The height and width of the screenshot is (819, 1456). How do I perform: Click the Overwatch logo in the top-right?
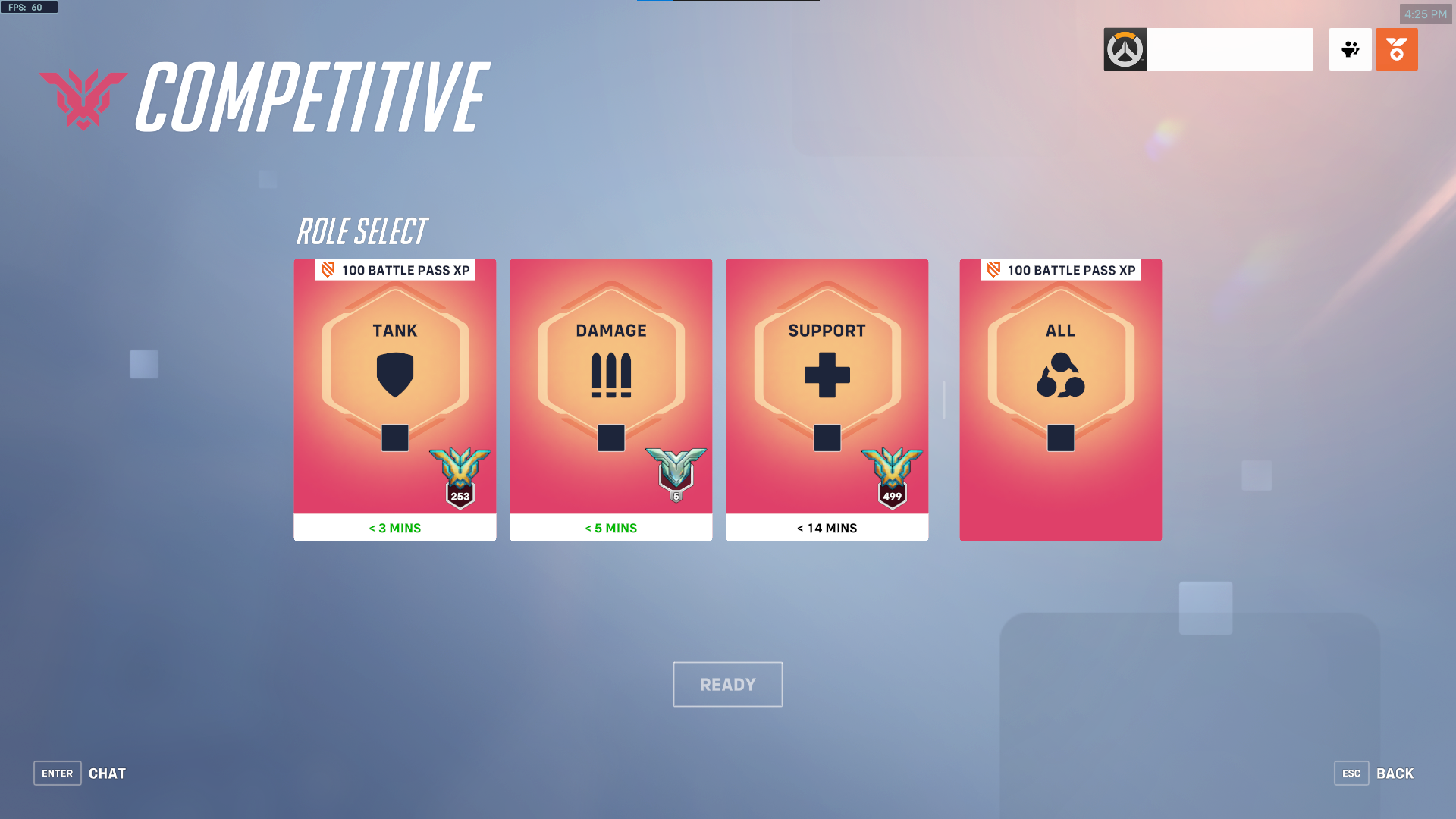pos(1125,49)
